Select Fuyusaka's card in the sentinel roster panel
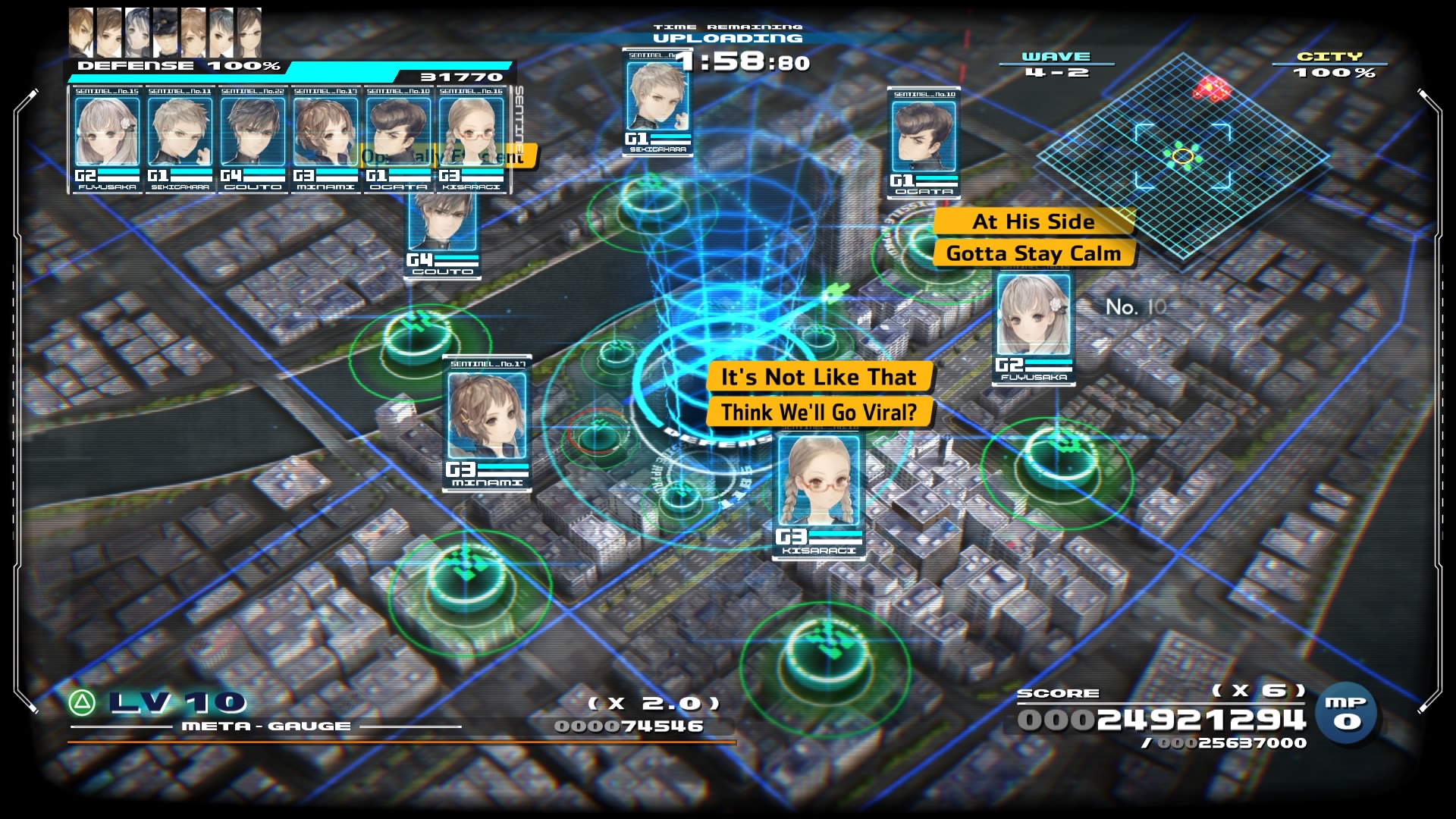 (x=107, y=140)
